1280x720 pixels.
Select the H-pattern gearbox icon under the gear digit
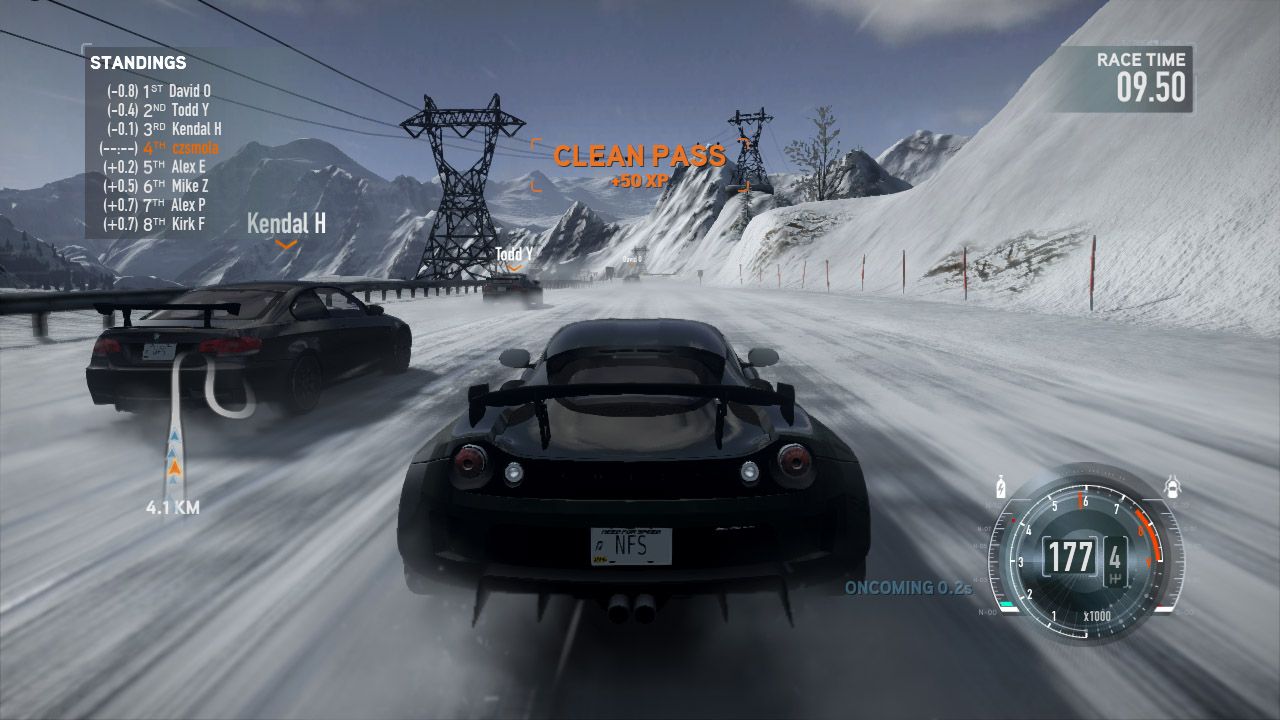point(1116,577)
